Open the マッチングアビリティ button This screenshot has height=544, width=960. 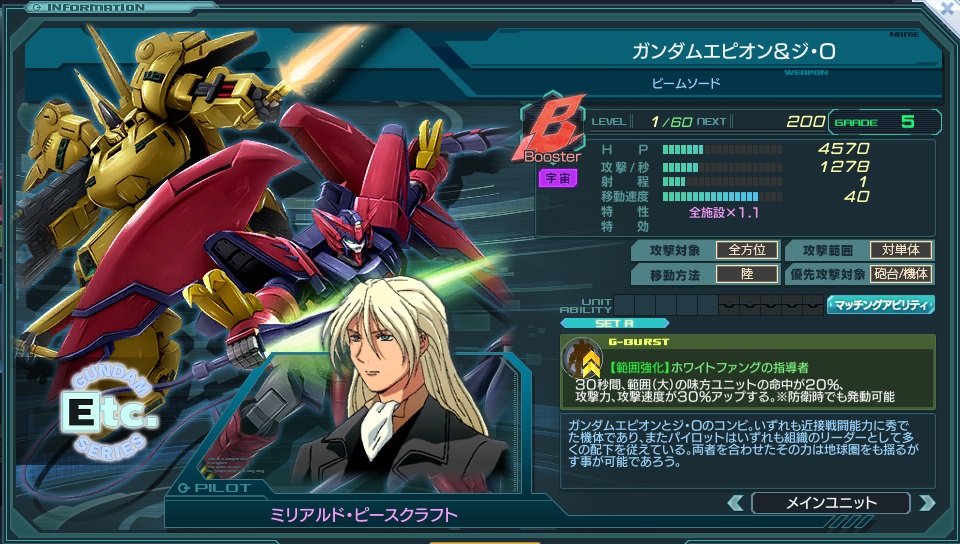(881, 305)
